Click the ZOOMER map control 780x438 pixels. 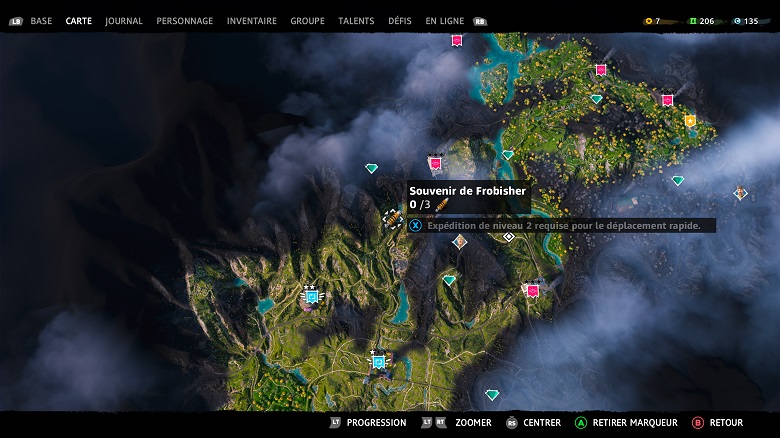473,423
